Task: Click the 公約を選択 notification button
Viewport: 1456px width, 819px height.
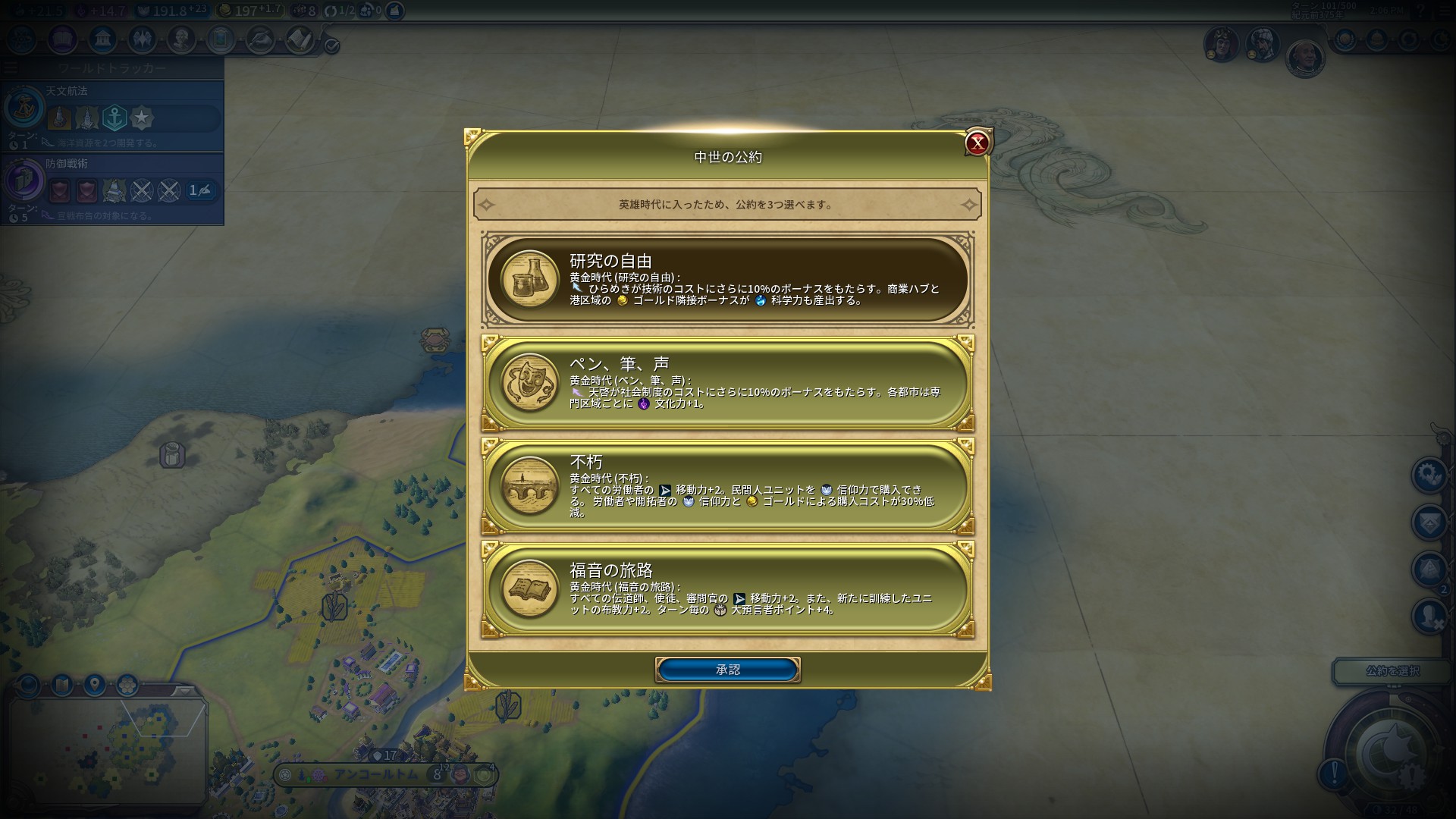Action: click(x=1392, y=671)
